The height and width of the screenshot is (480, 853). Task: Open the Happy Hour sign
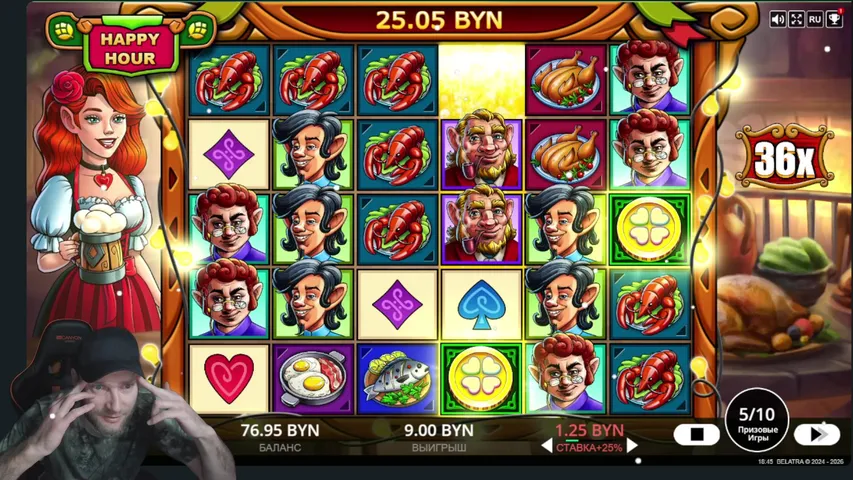(130, 47)
